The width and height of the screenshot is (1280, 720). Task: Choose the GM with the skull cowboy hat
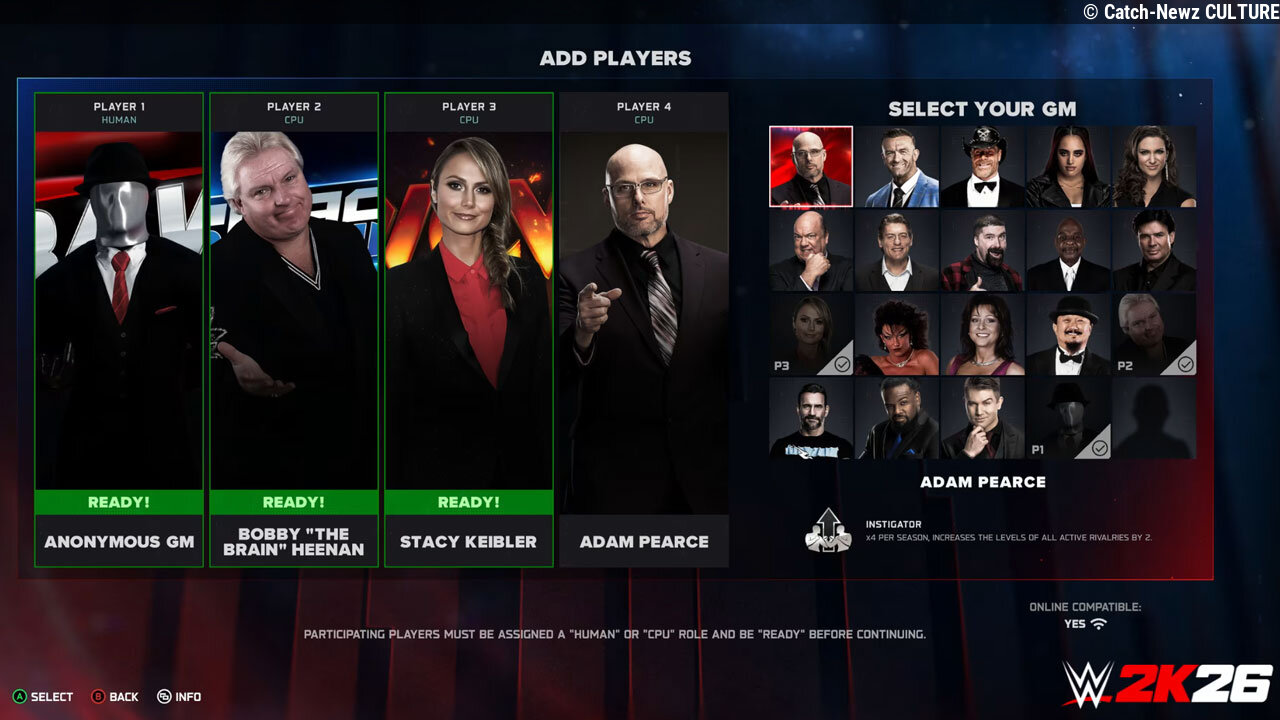tap(982, 166)
